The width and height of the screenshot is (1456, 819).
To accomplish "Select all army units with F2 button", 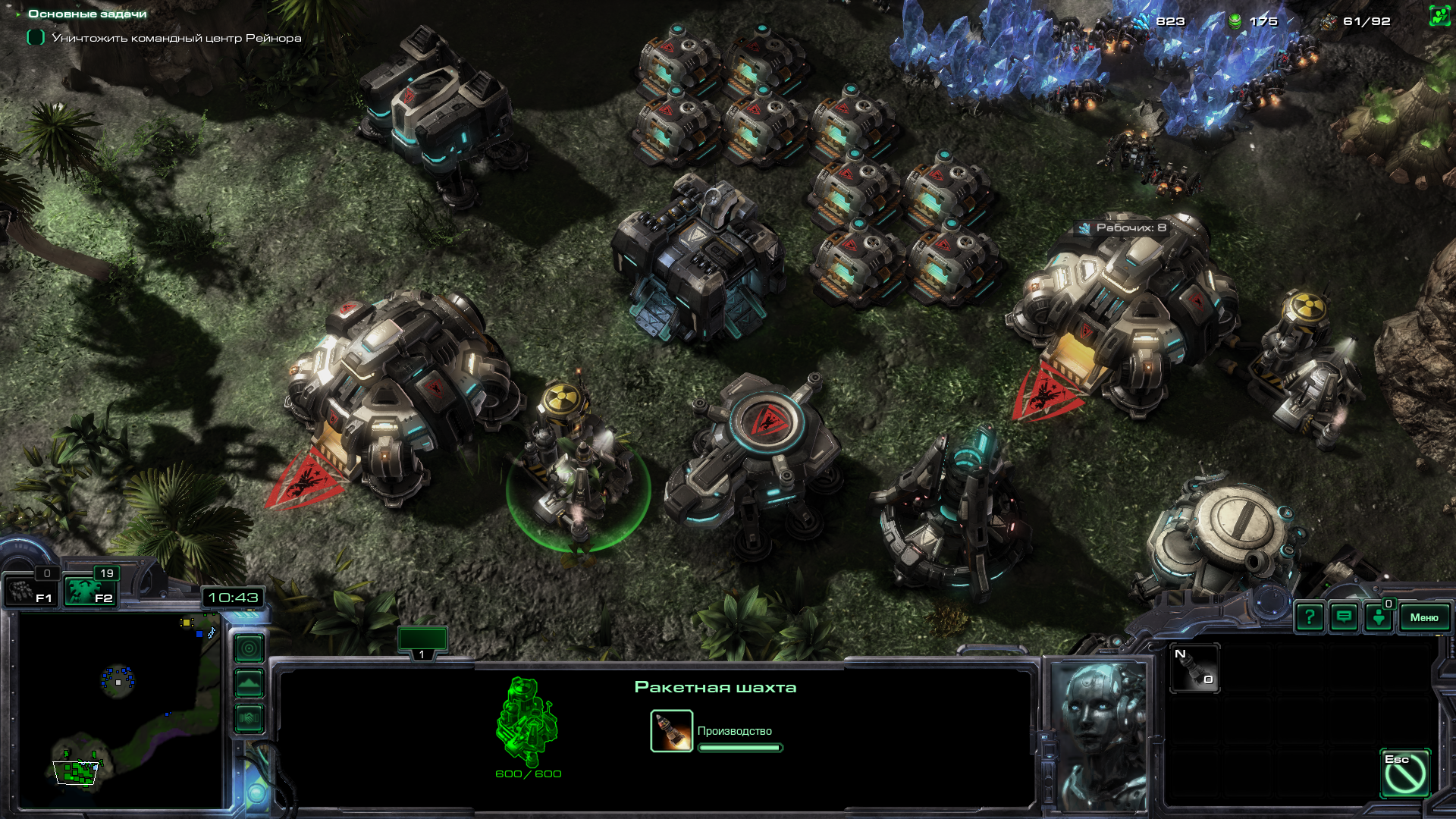I will tap(89, 591).
